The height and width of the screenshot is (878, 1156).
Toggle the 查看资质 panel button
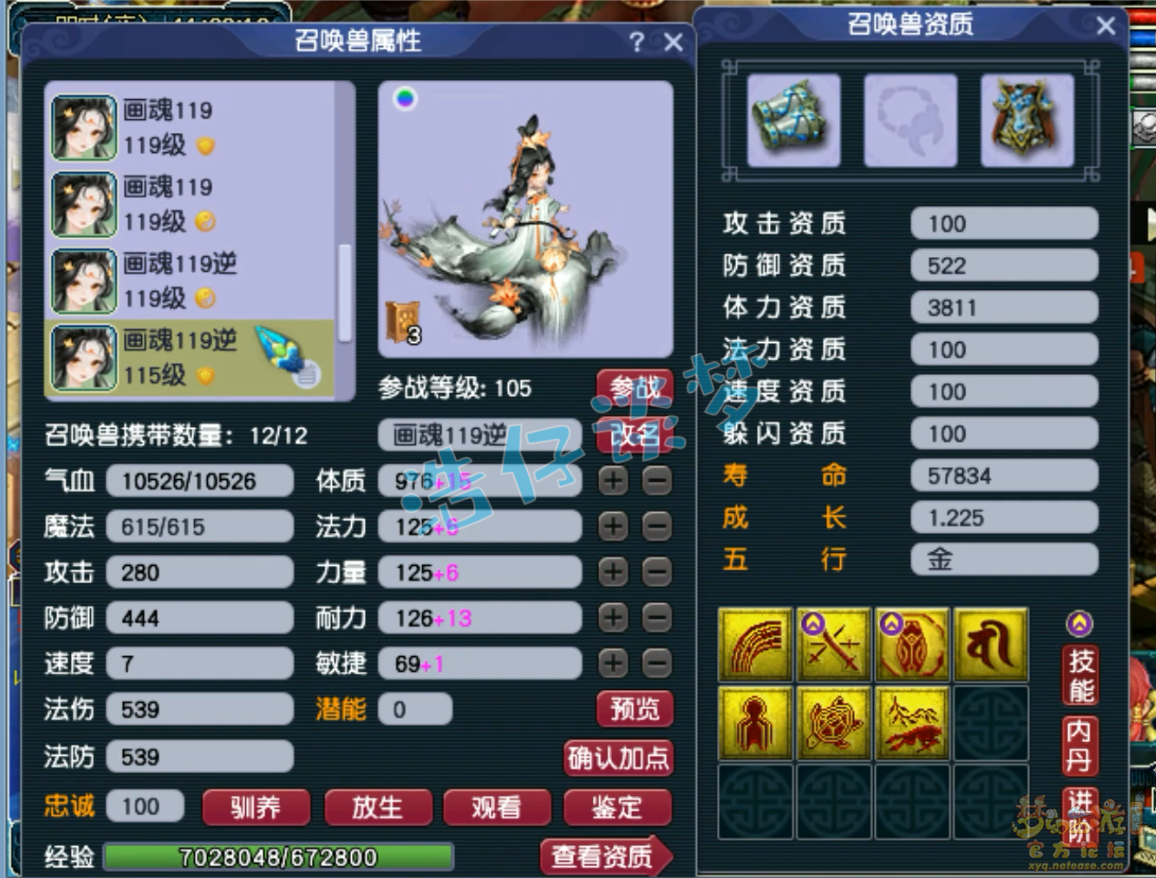click(x=606, y=856)
